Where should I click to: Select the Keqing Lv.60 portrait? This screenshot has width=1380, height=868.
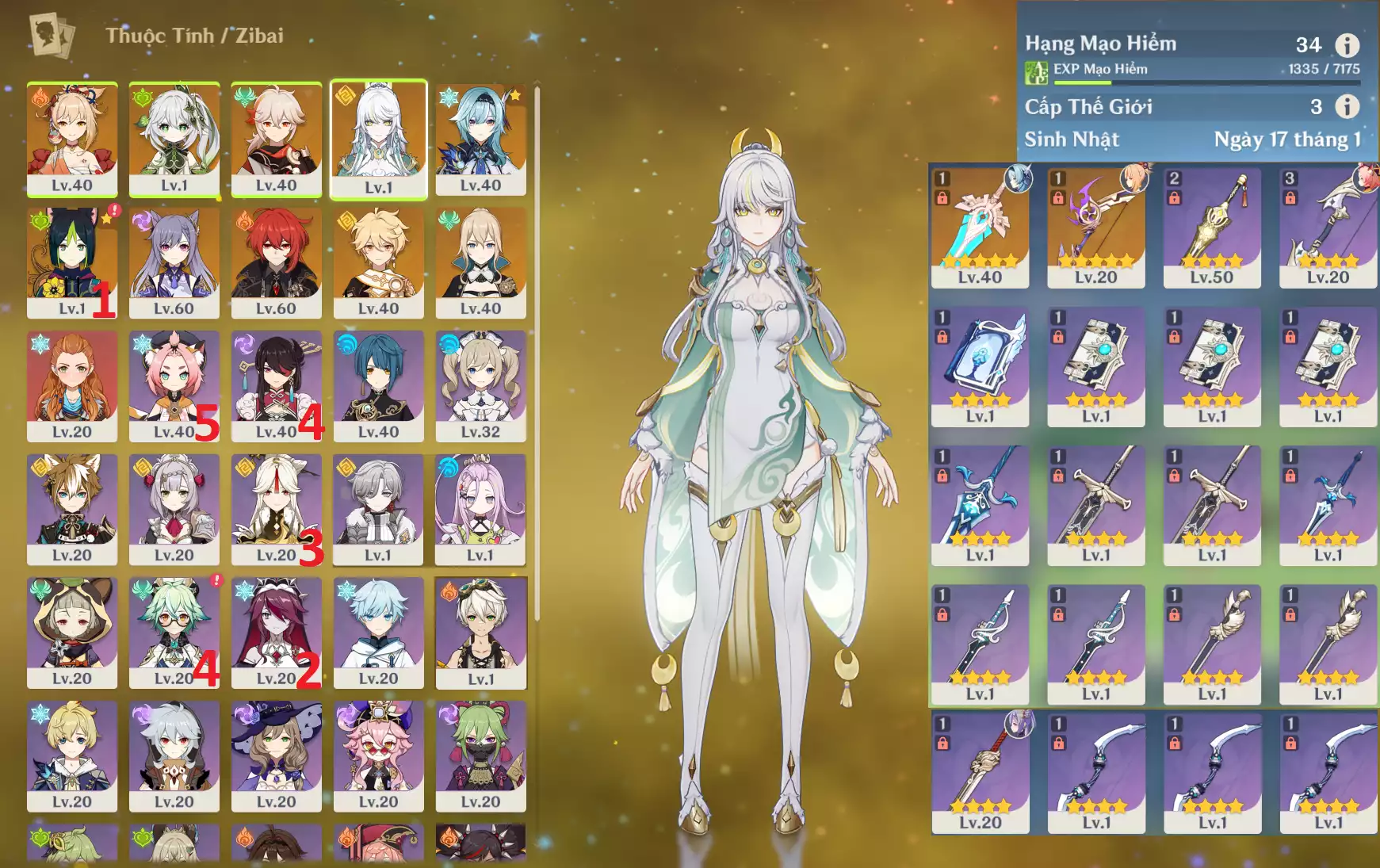[x=174, y=262]
